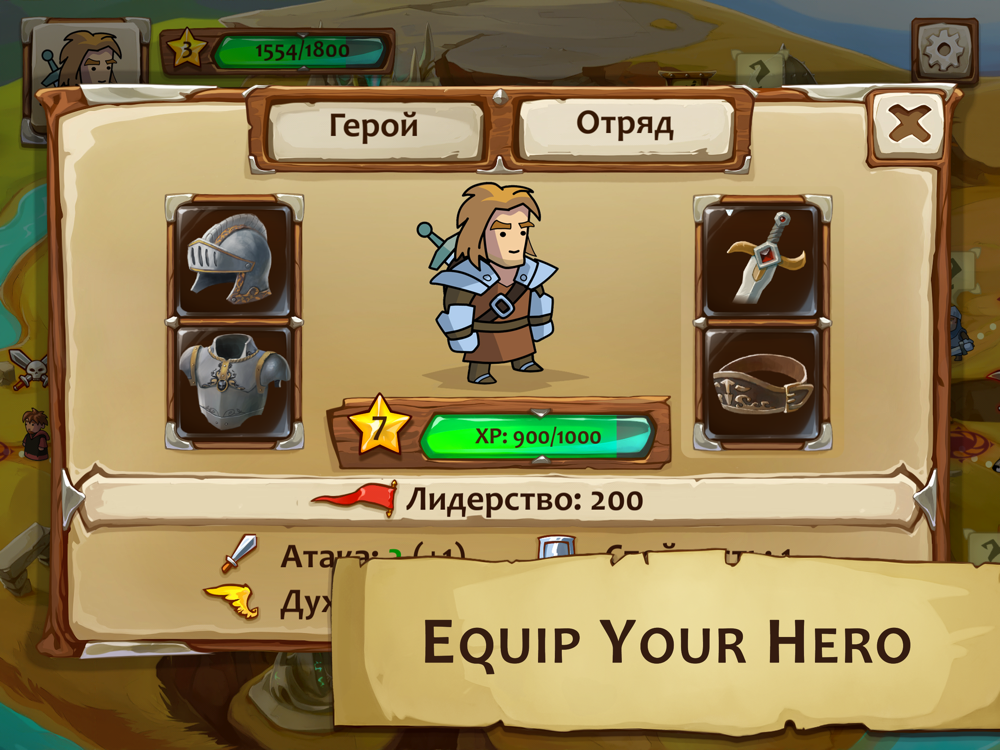Pick the leather belt slot
The height and width of the screenshot is (750, 1000).
point(763,383)
